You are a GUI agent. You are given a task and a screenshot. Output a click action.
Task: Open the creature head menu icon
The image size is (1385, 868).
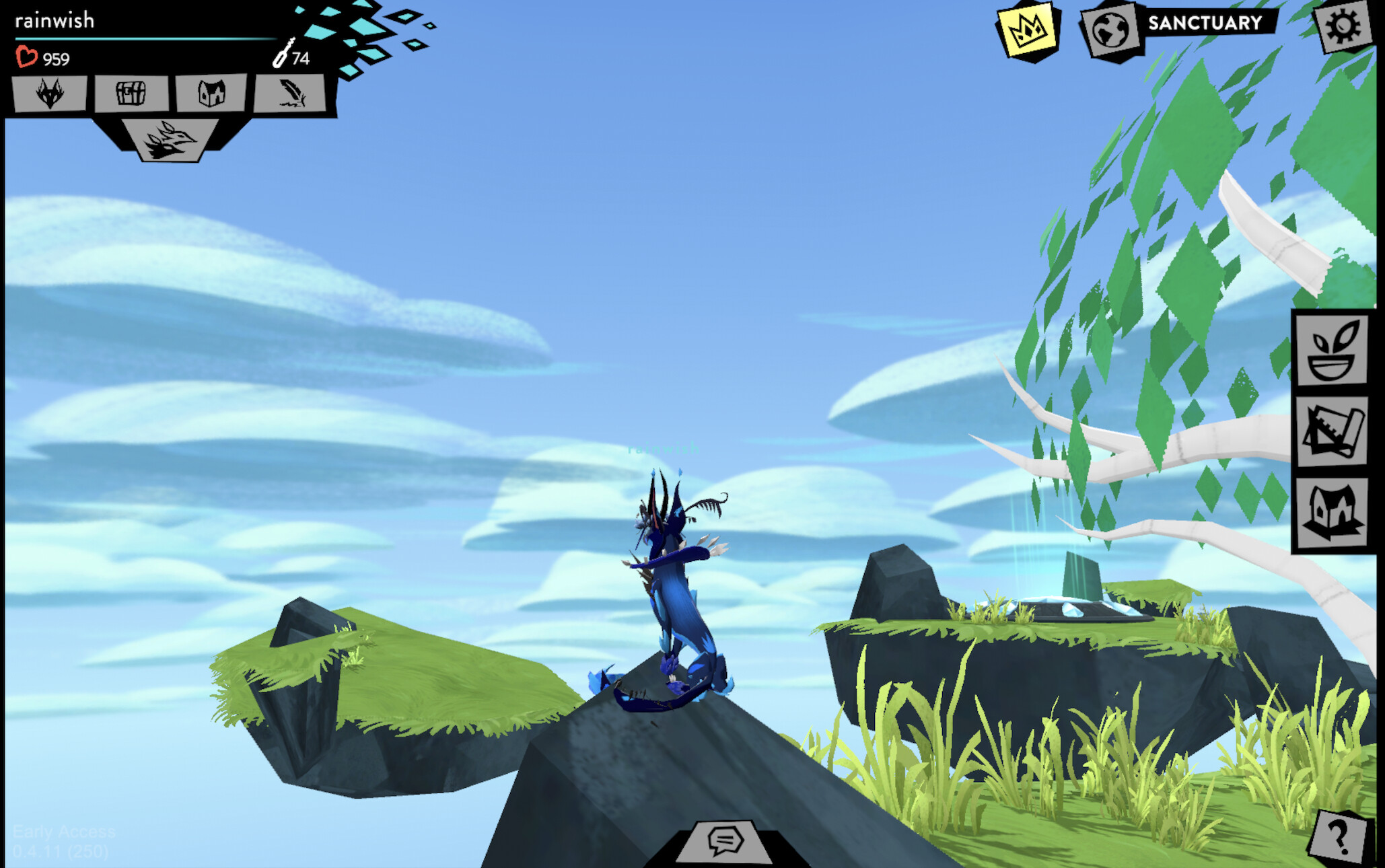[x=49, y=94]
